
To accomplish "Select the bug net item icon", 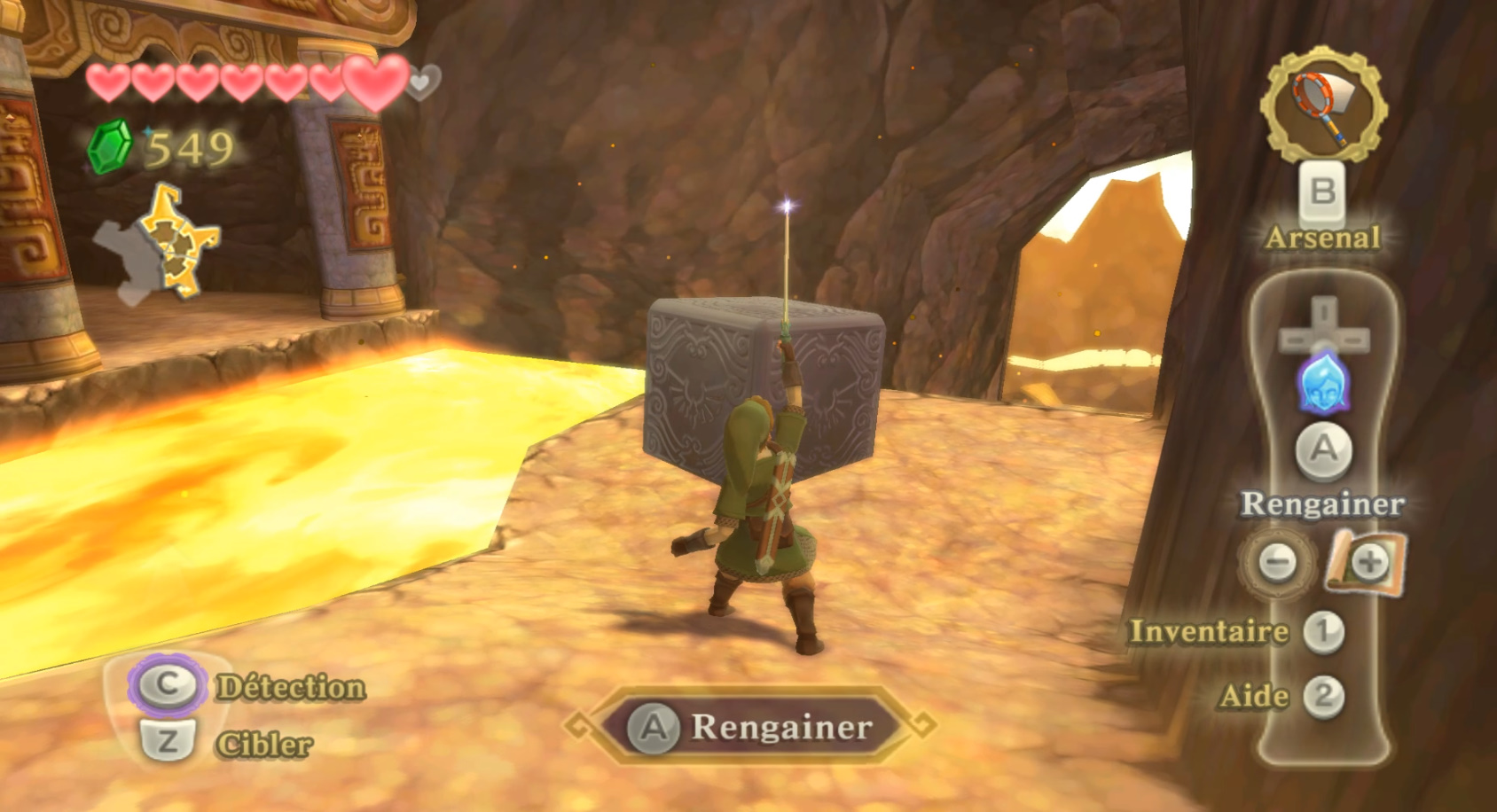I will (1324, 106).
